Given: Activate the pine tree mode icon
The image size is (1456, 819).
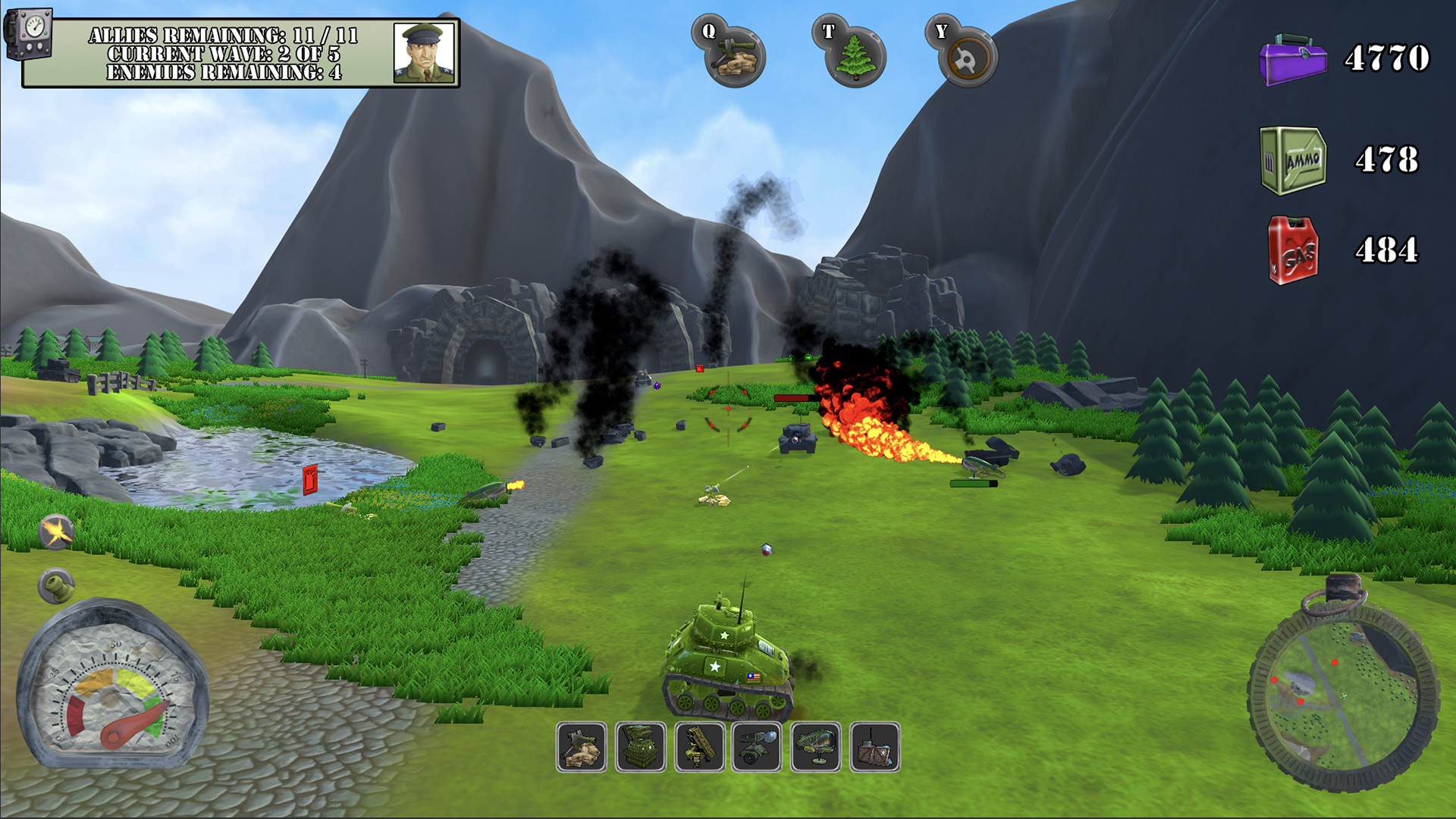Looking at the screenshot, I should pos(855,55).
